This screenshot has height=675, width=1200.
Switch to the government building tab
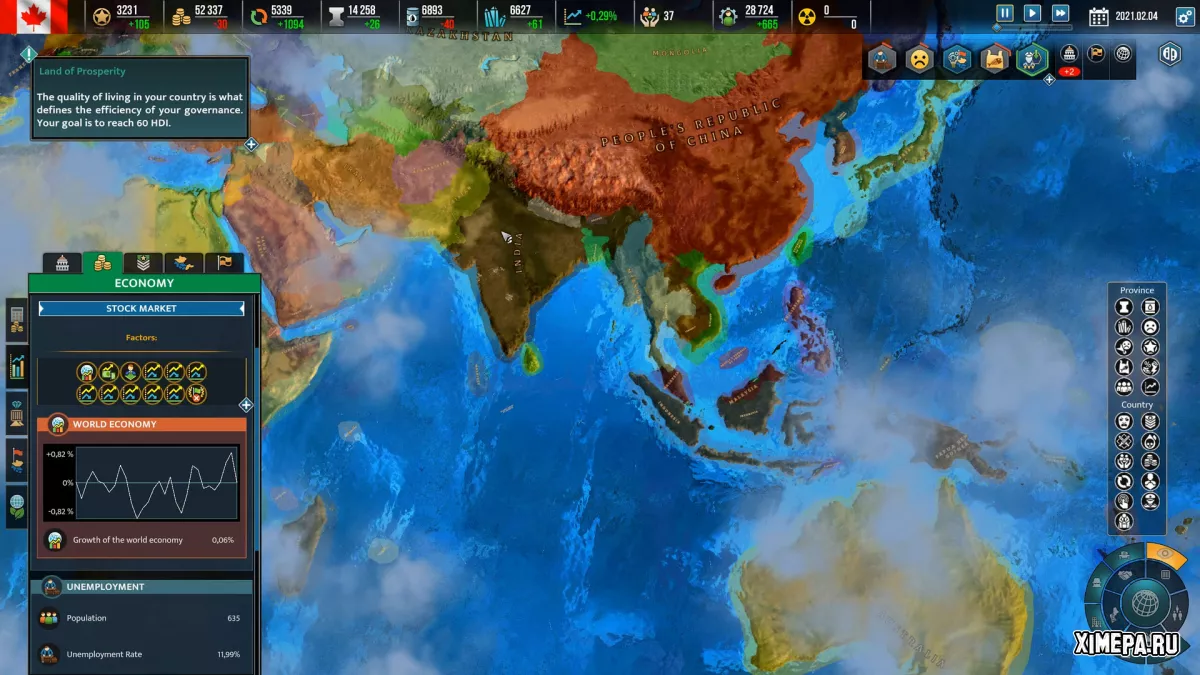(62, 263)
